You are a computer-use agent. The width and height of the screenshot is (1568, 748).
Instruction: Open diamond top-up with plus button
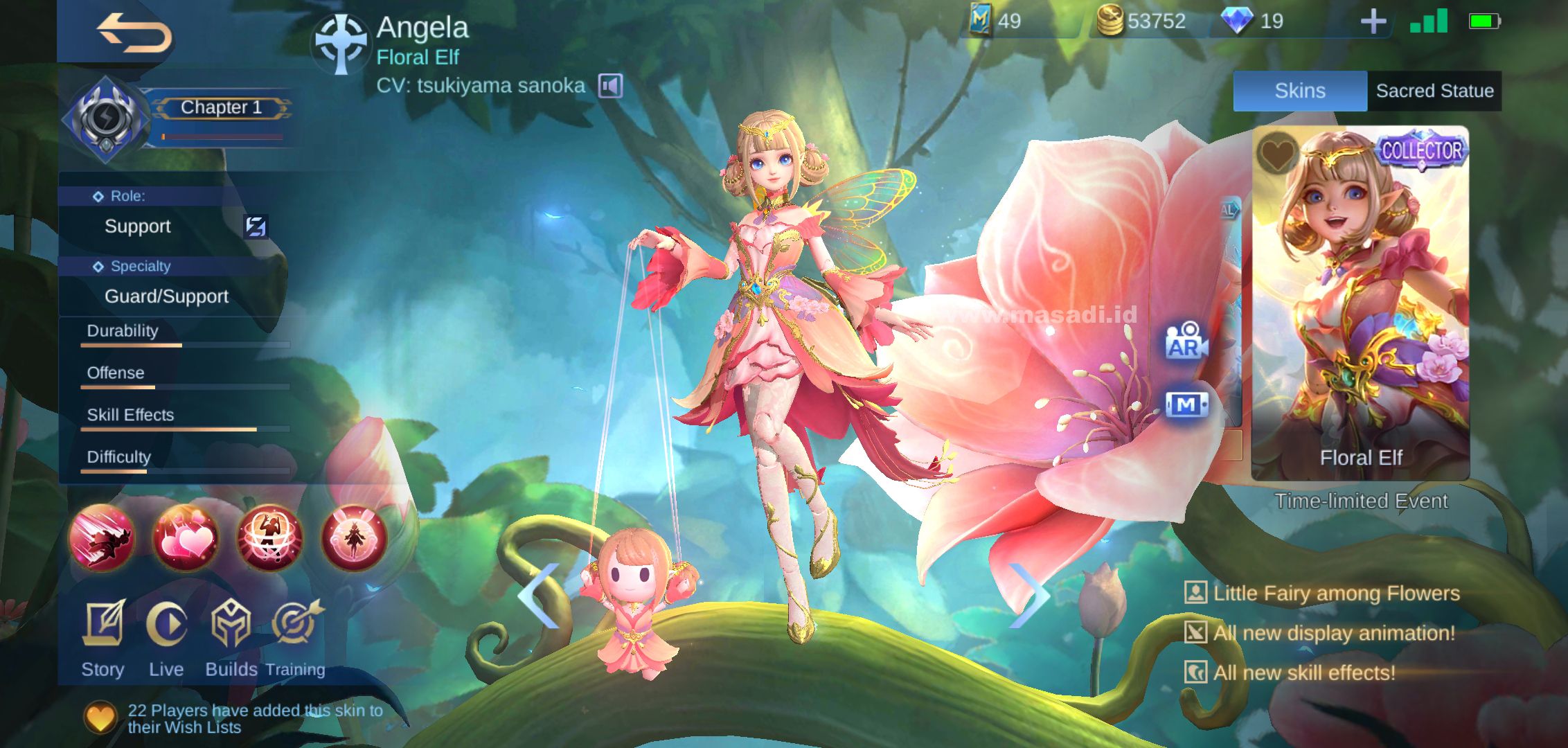pos(1373,21)
